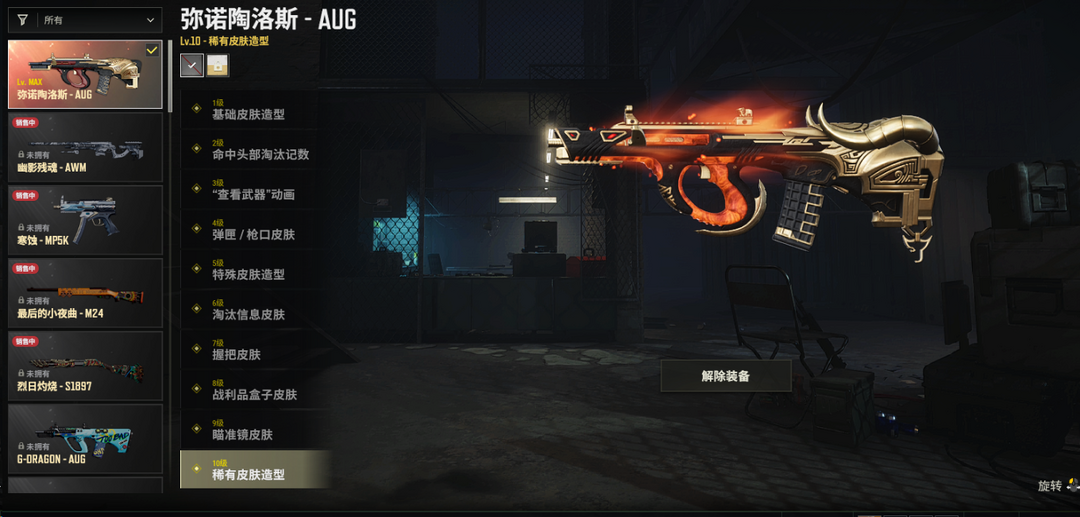Open the 战利品盒子皮肤 level row
1080x517 pixels.
point(255,390)
